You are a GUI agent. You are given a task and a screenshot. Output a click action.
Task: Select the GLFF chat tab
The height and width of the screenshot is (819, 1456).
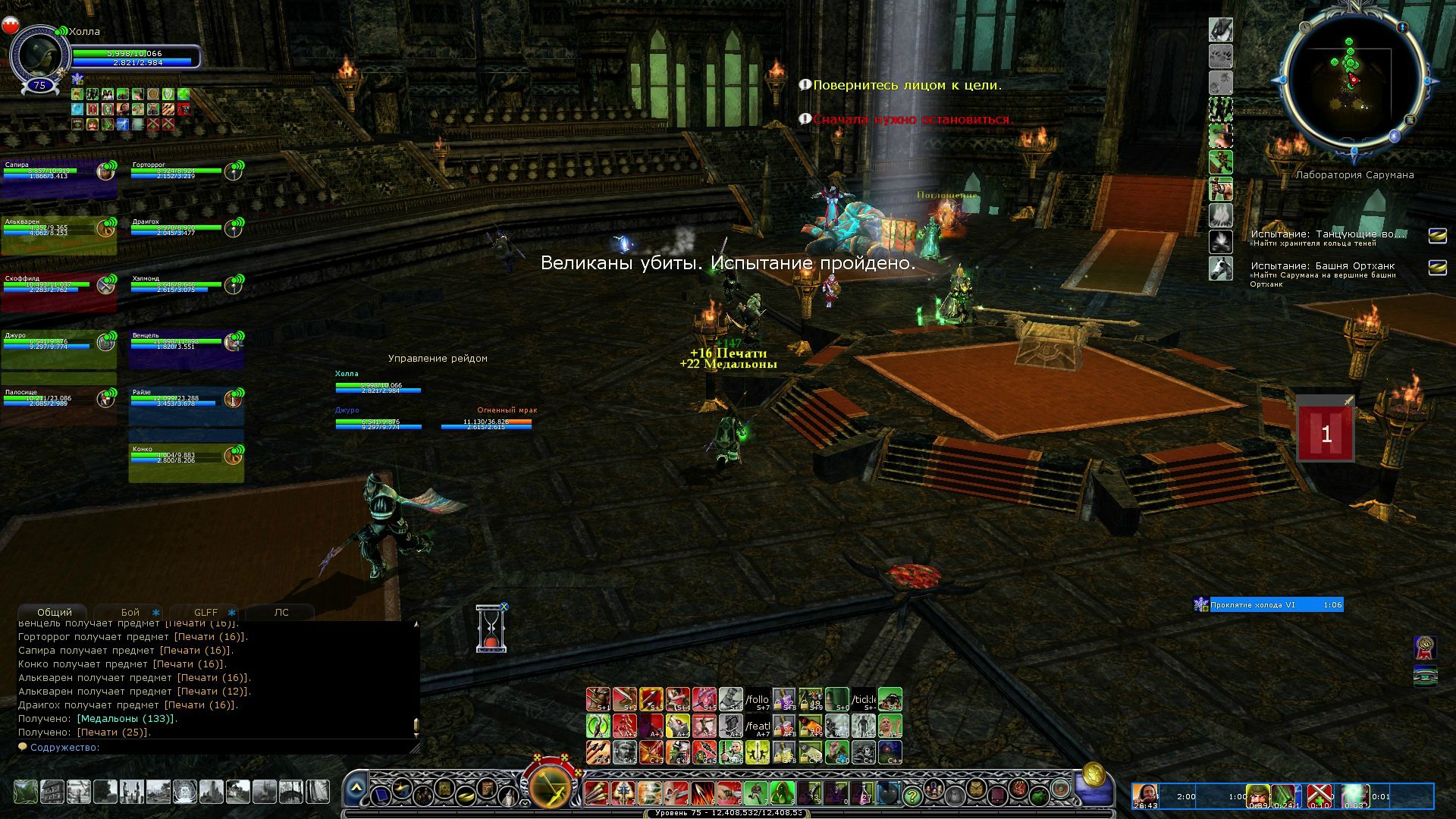[x=206, y=612]
